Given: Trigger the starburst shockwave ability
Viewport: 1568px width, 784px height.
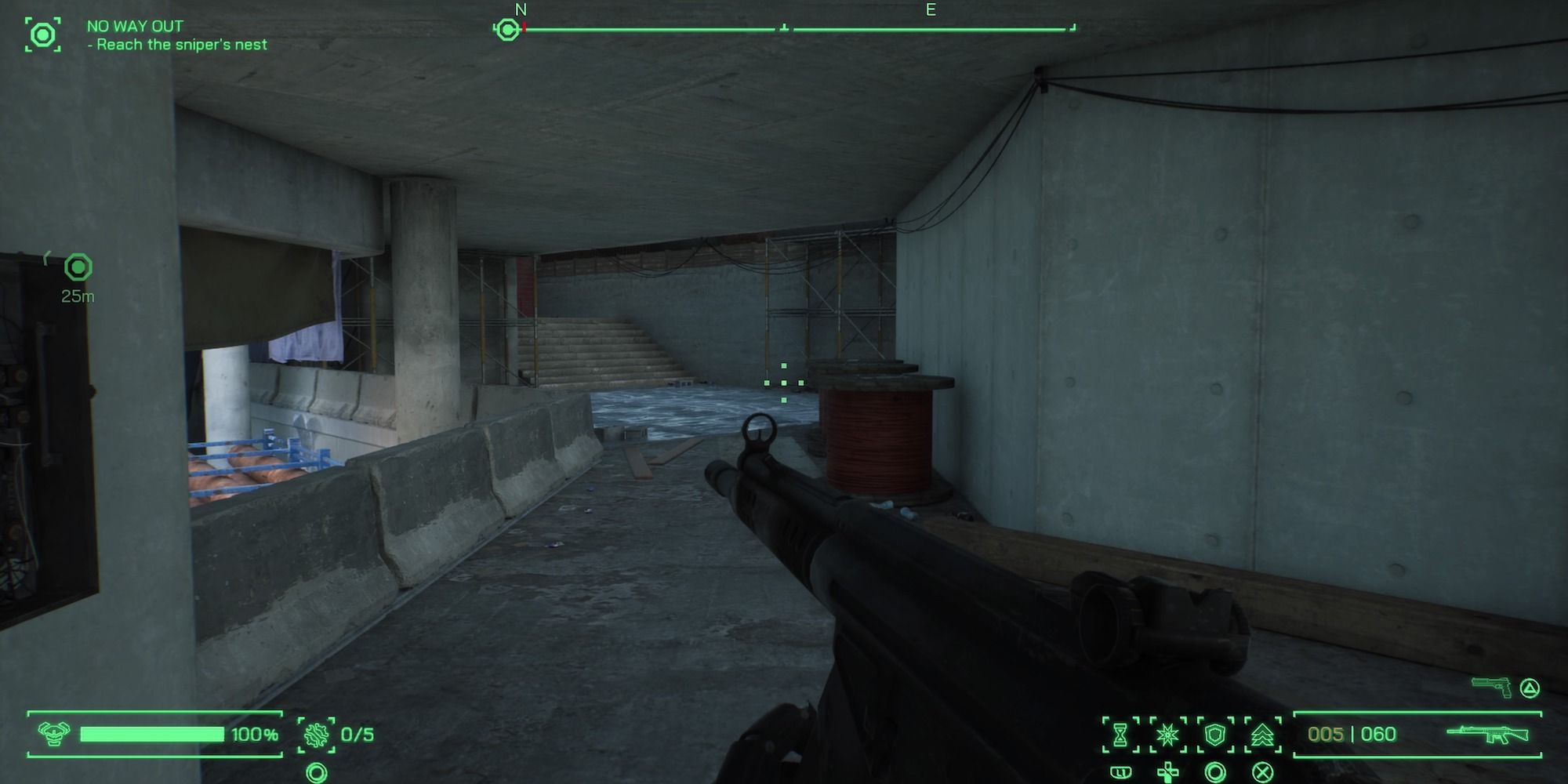Looking at the screenshot, I should click(x=1167, y=735).
